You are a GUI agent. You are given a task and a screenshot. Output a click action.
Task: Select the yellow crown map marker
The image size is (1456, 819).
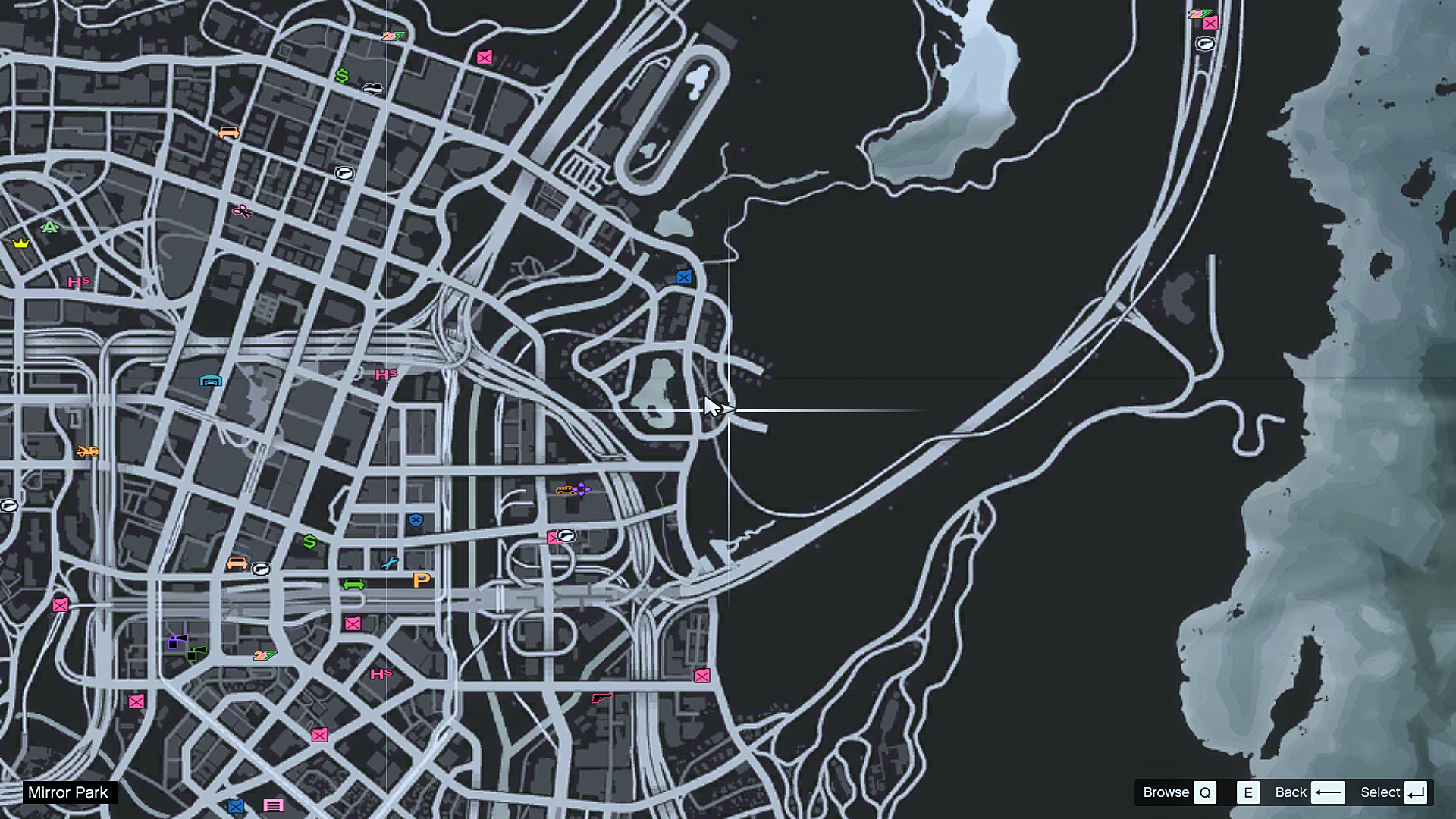(20, 243)
